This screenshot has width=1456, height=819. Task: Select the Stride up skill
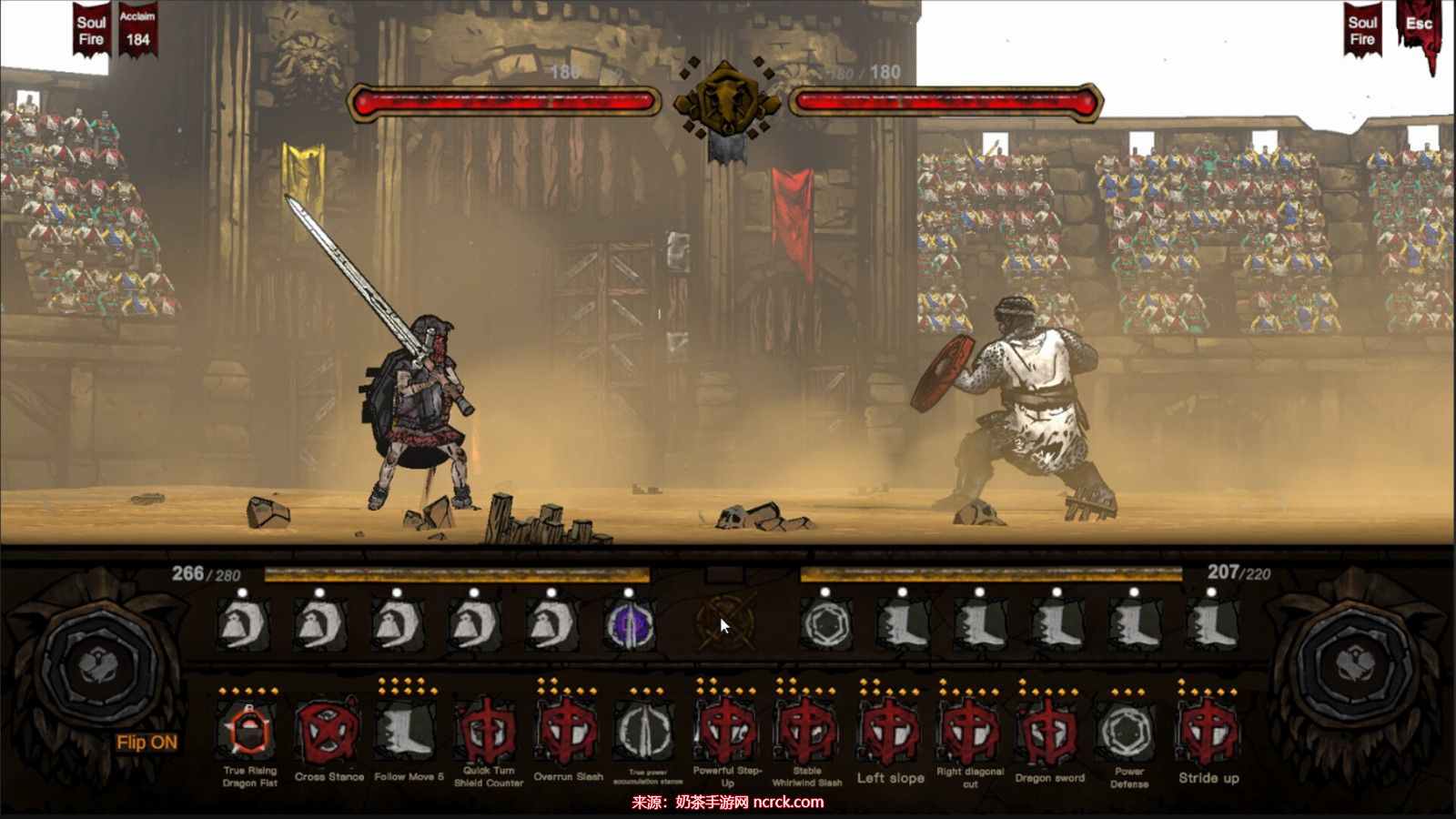1208,733
